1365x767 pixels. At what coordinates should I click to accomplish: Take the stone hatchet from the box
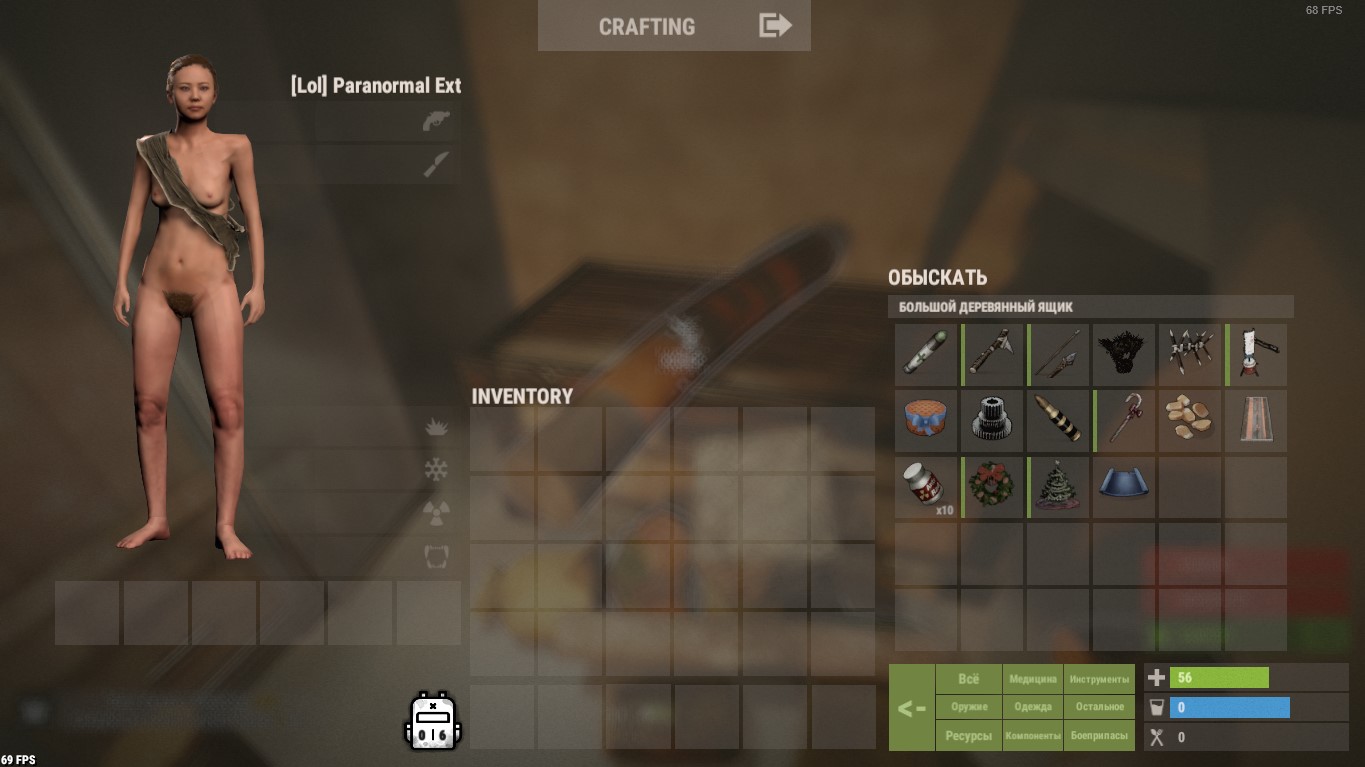tap(993, 354)
